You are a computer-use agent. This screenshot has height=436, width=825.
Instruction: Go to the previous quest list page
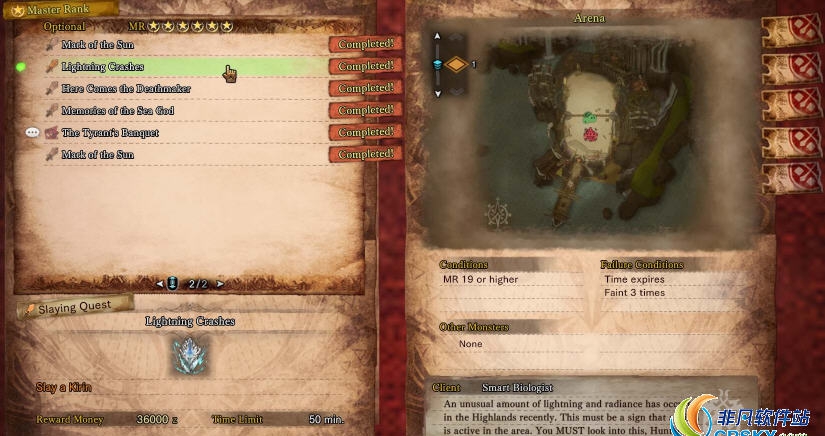[159, 284]
